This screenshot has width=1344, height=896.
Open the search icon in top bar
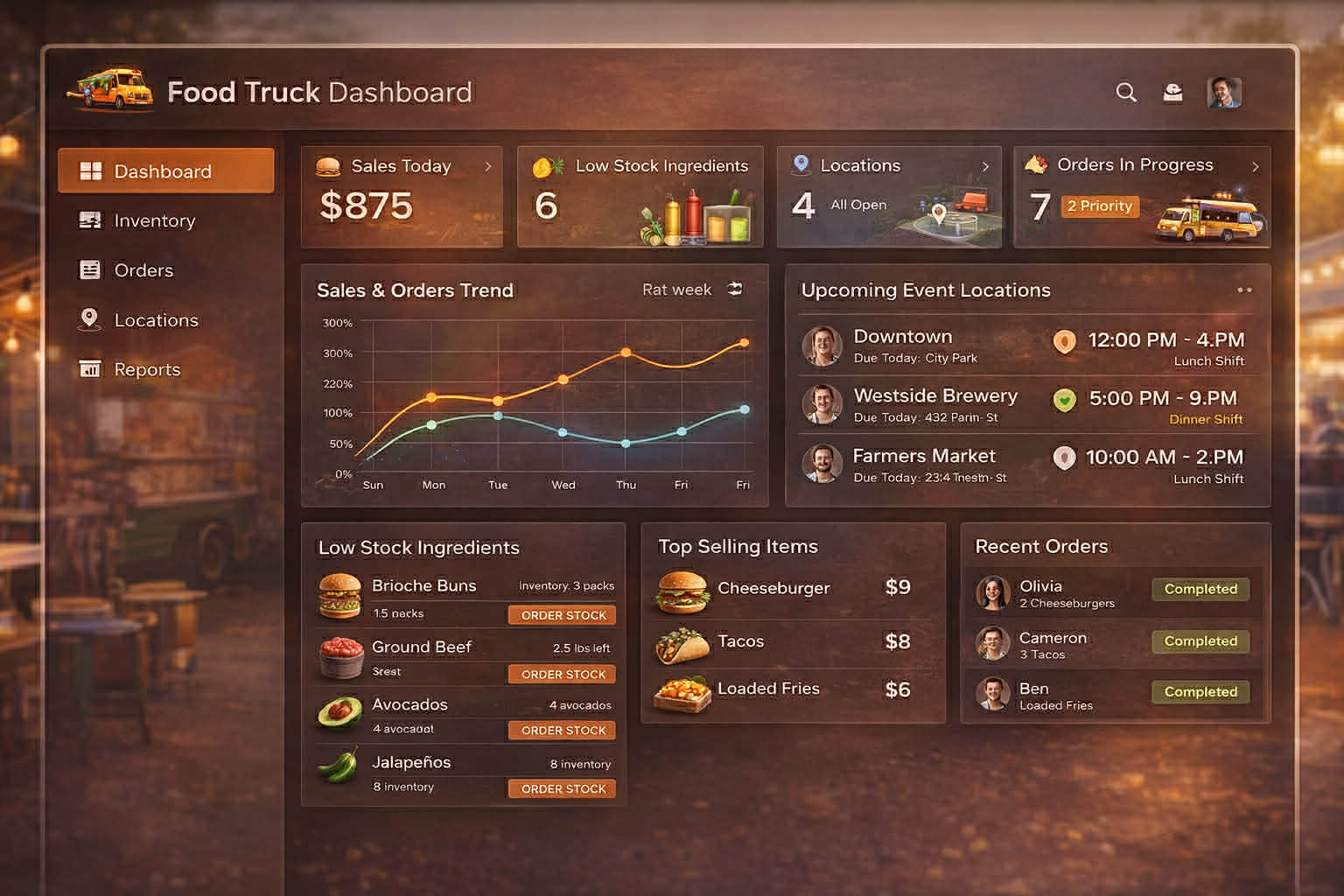tap(1126, 92)
